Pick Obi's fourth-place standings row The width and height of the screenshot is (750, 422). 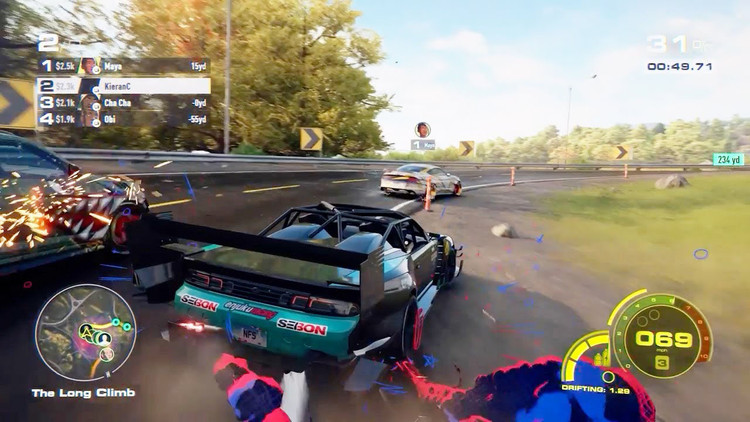123,119
